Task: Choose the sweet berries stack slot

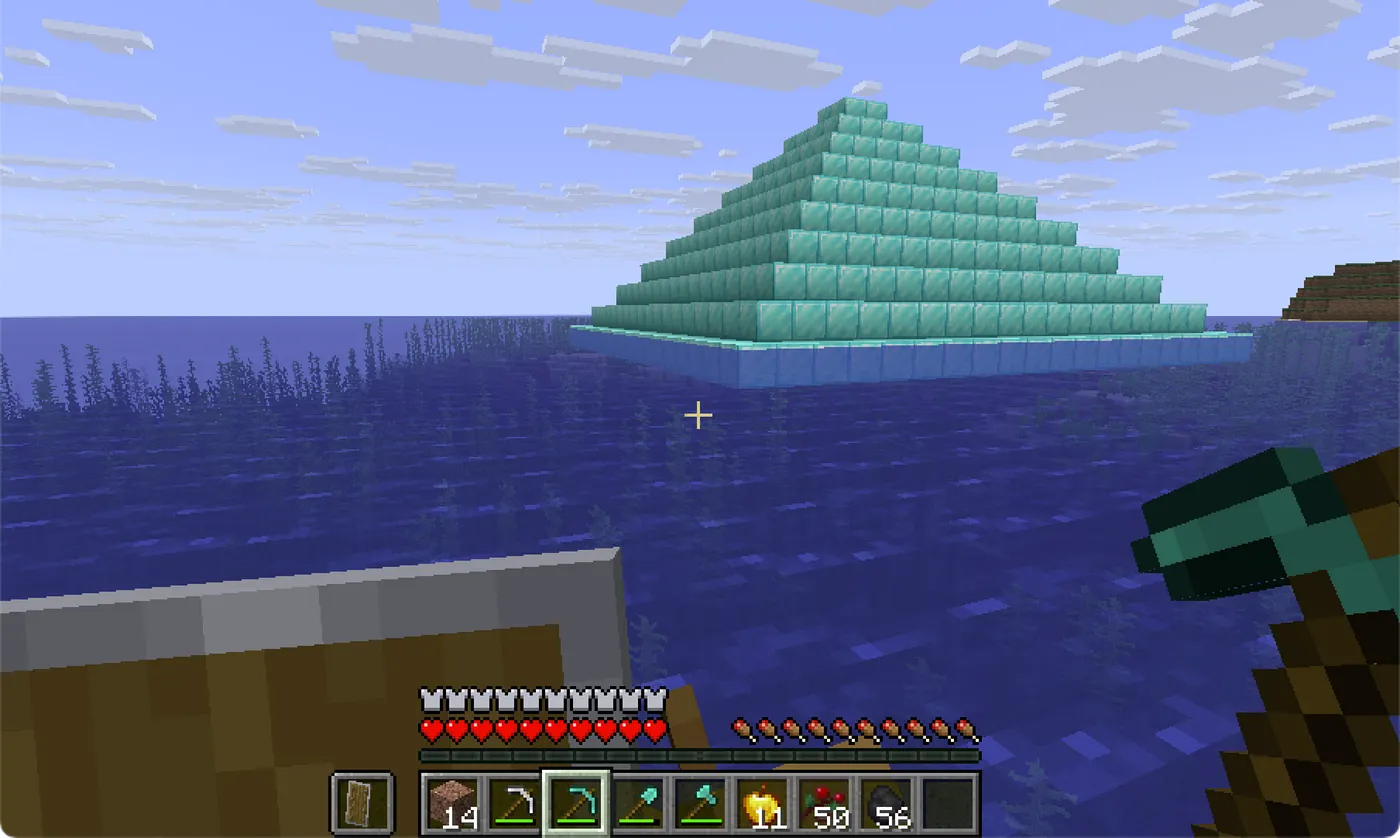Action: click(x=824, y=802)
